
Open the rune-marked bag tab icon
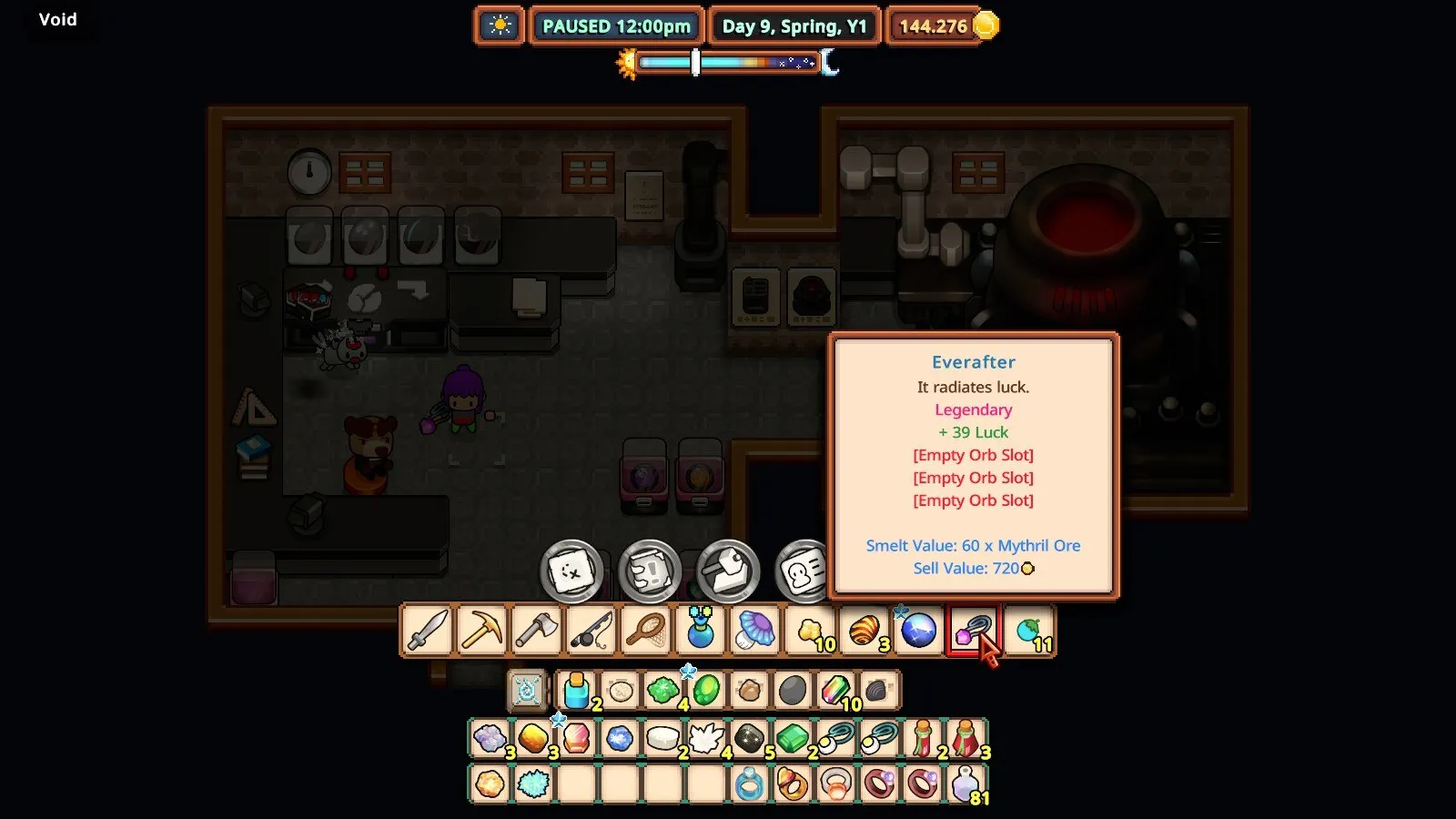pyautogui.click(x=527, y=691)
